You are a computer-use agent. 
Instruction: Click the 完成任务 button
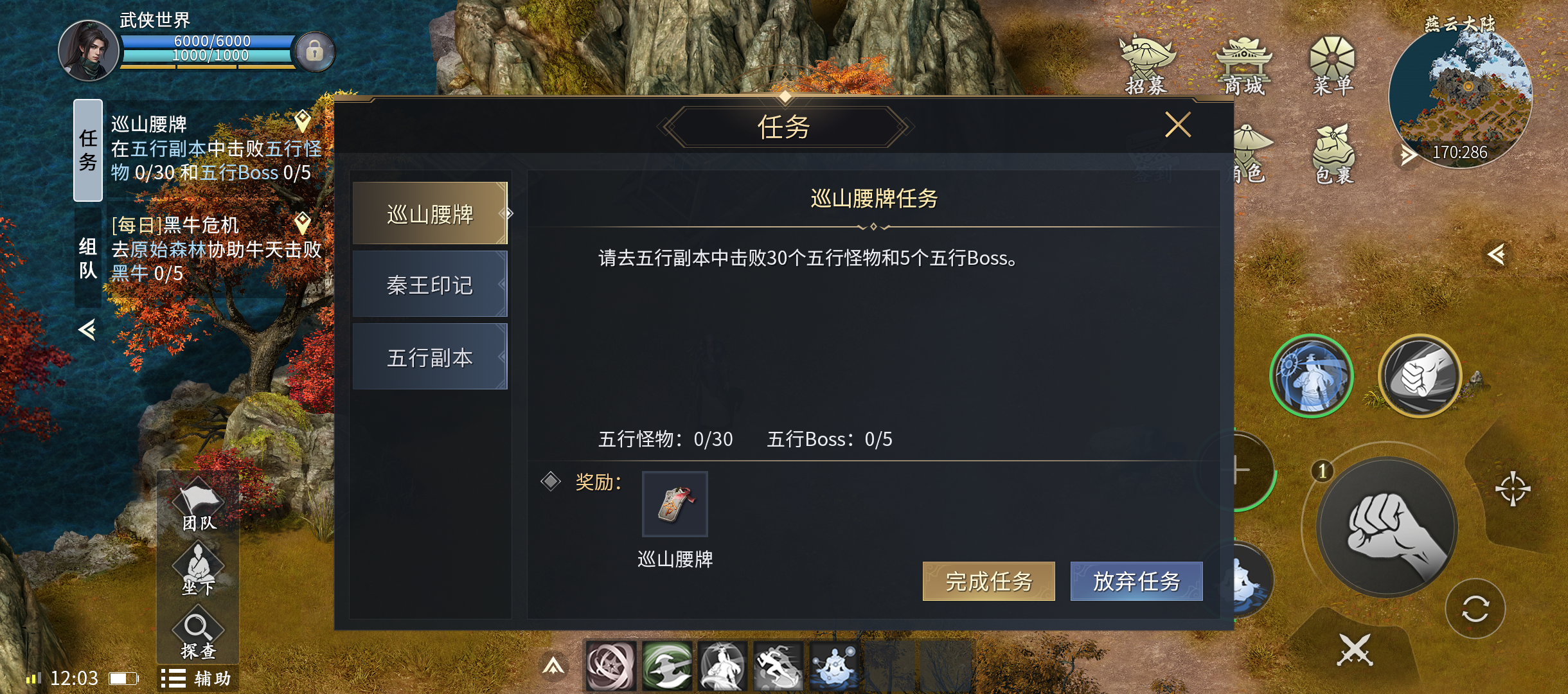pyautogui.click(x=988, y=582)
